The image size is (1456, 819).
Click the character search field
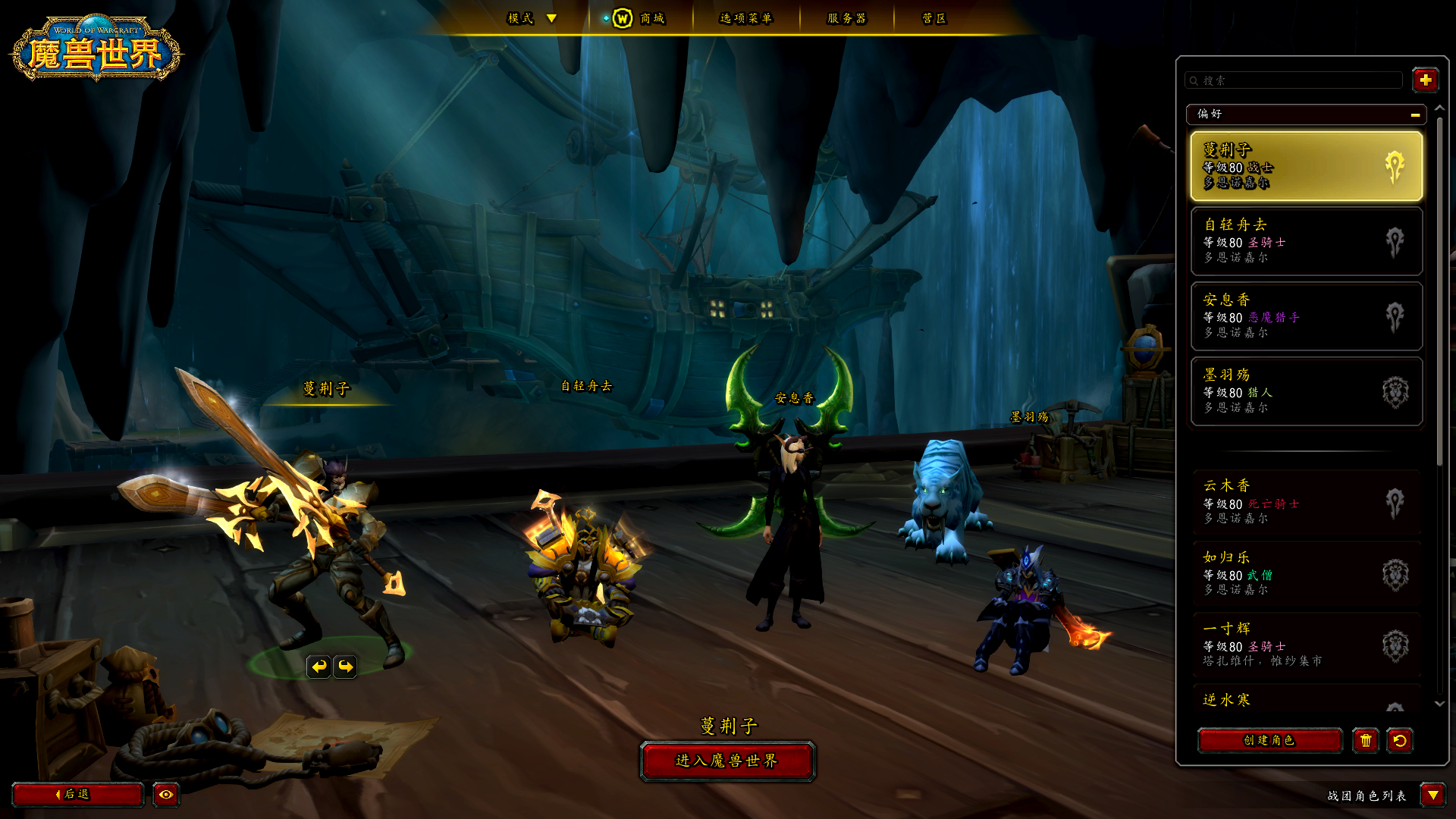tap(1297, 80)
